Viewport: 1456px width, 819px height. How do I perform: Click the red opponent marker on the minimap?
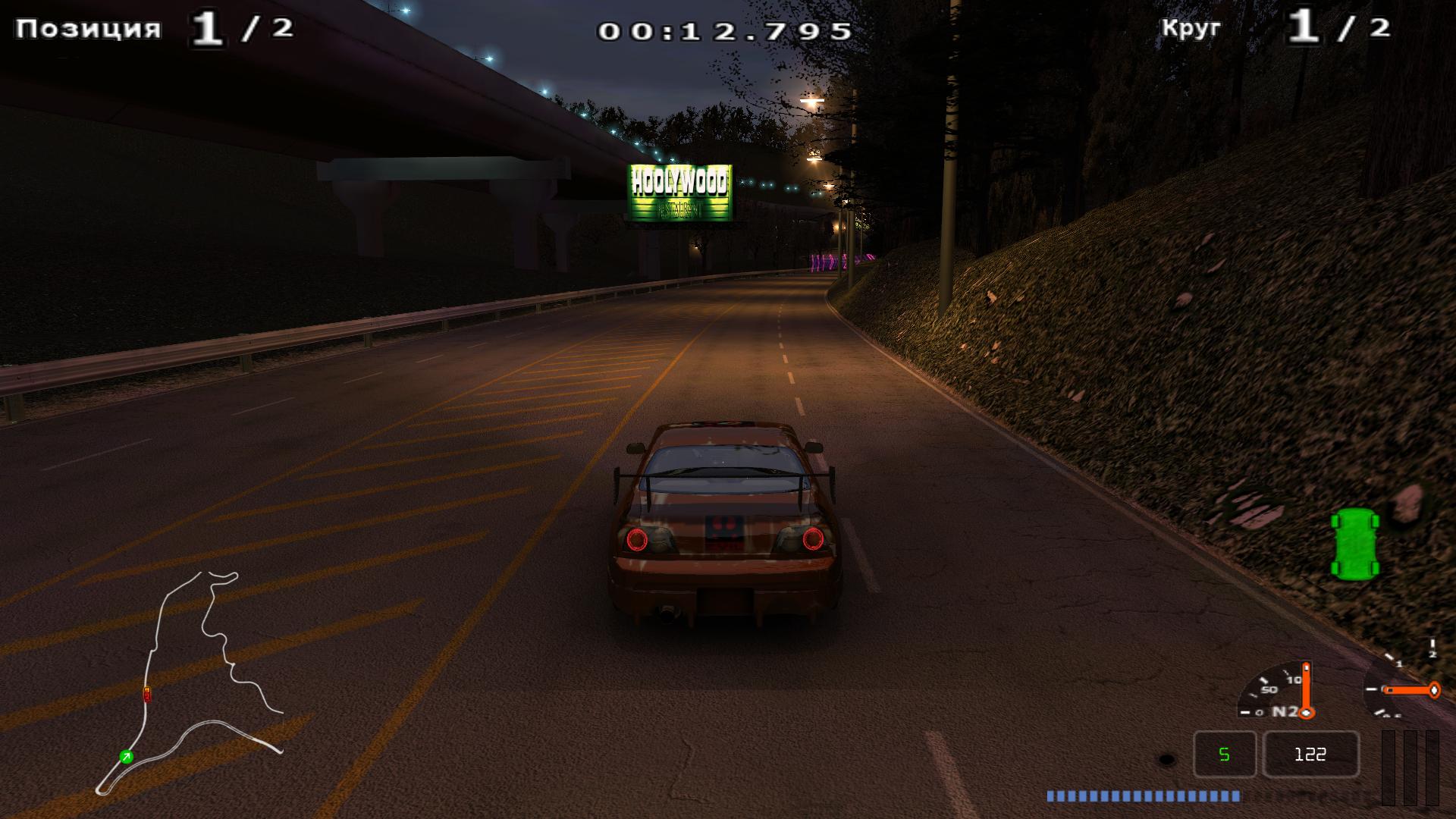[x=147, y=694]
